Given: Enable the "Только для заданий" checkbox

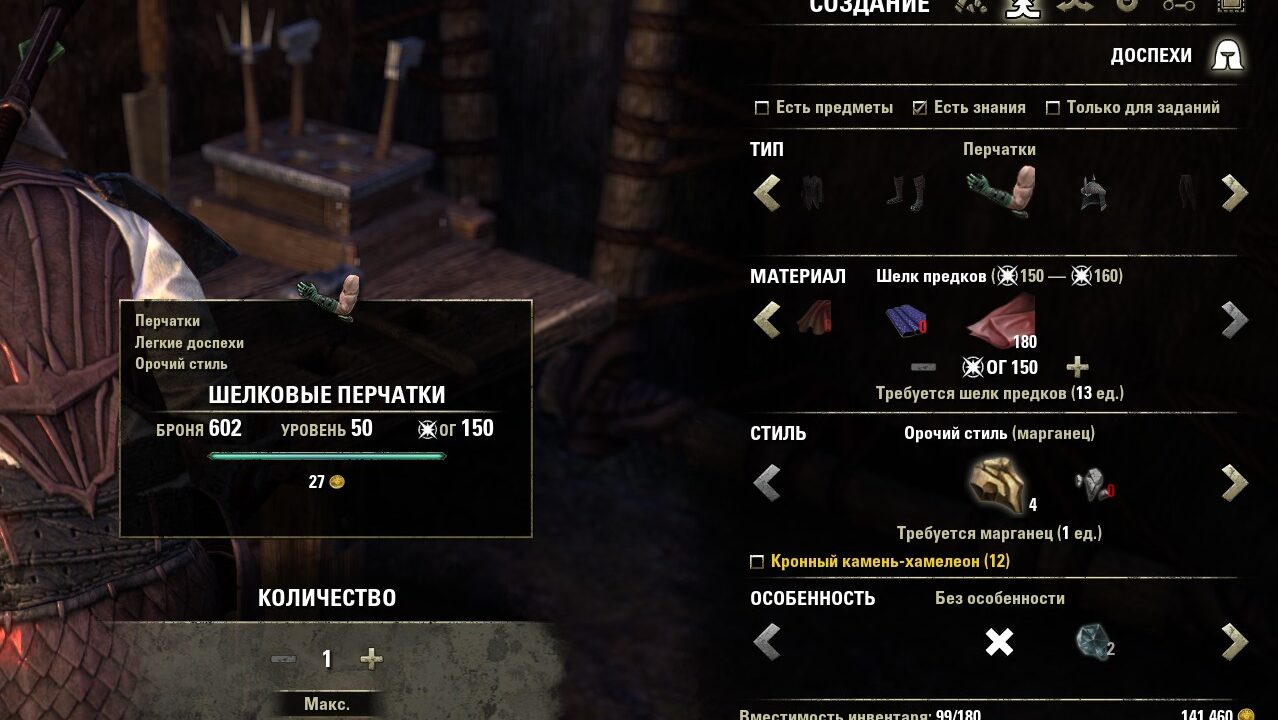Looking at the screenshot, I should coord(1052,108).
